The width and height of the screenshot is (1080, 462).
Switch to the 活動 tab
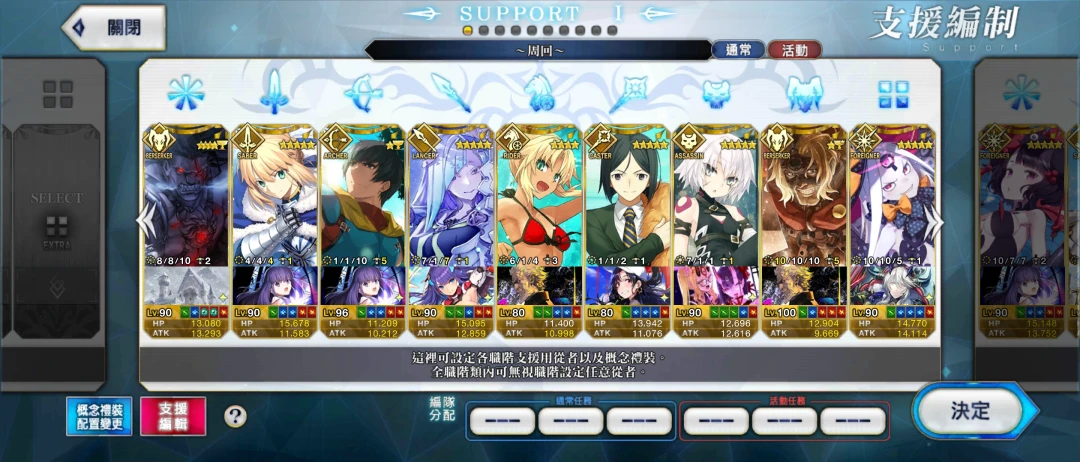point(795,50)
